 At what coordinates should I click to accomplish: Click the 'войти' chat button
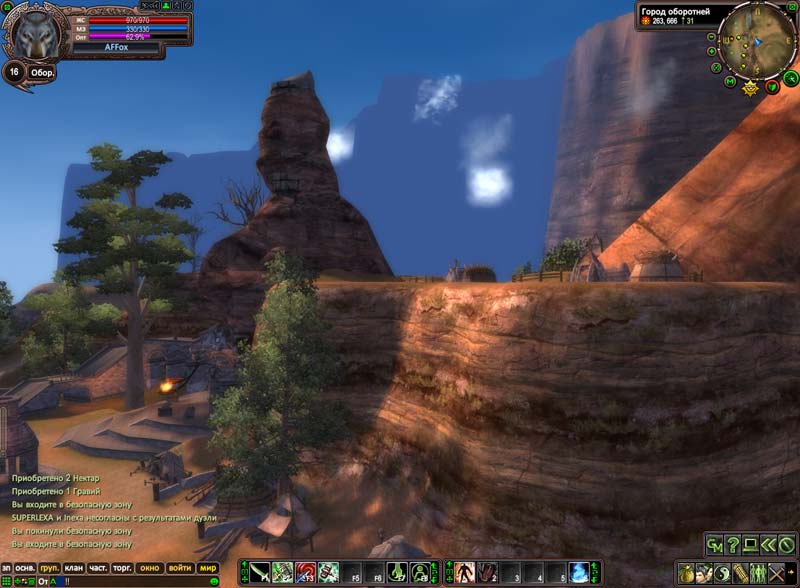click(180, 568)
